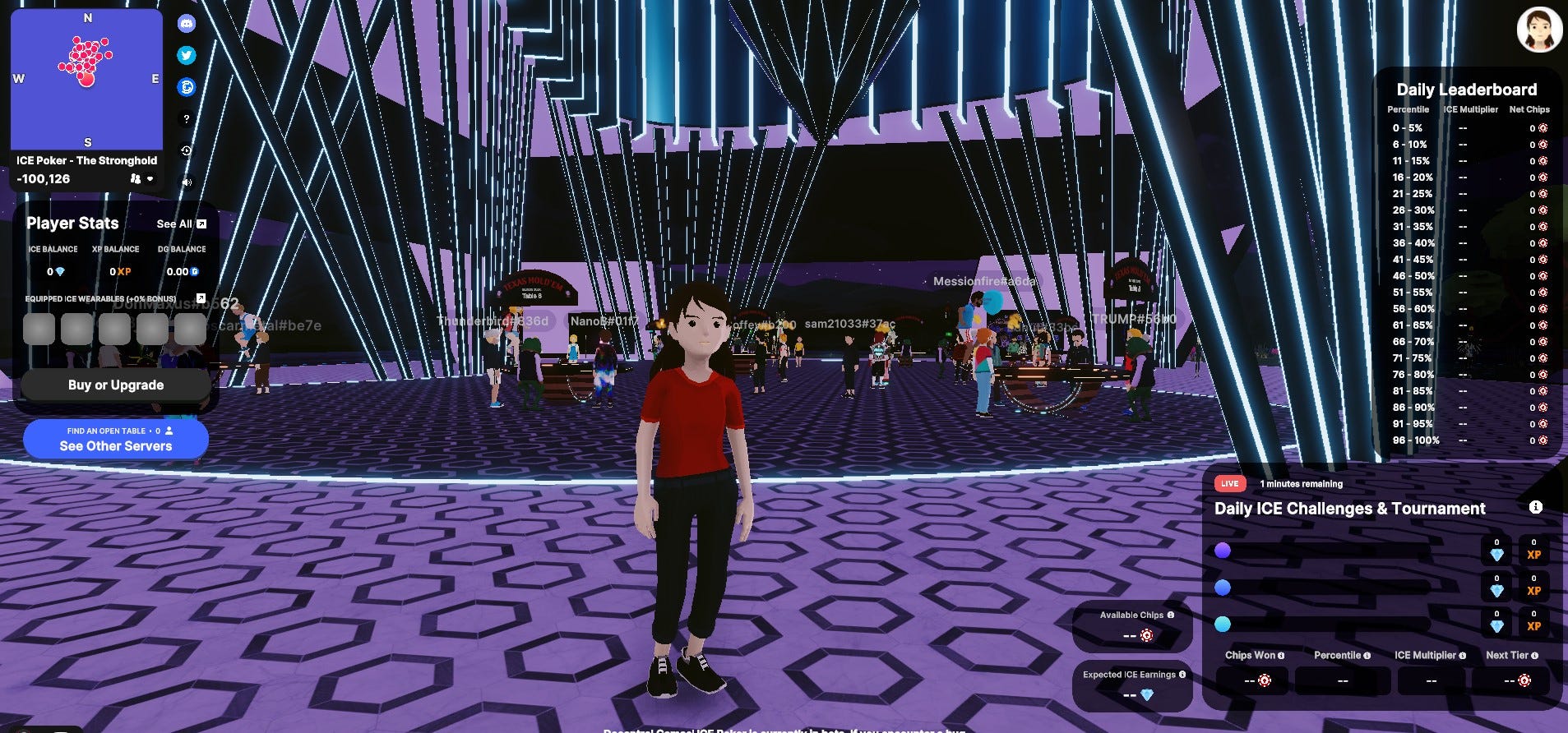Viewport: 1568px width, 733px height.
Task: Click the question mark help icon
Action: (x=187, y=118)
